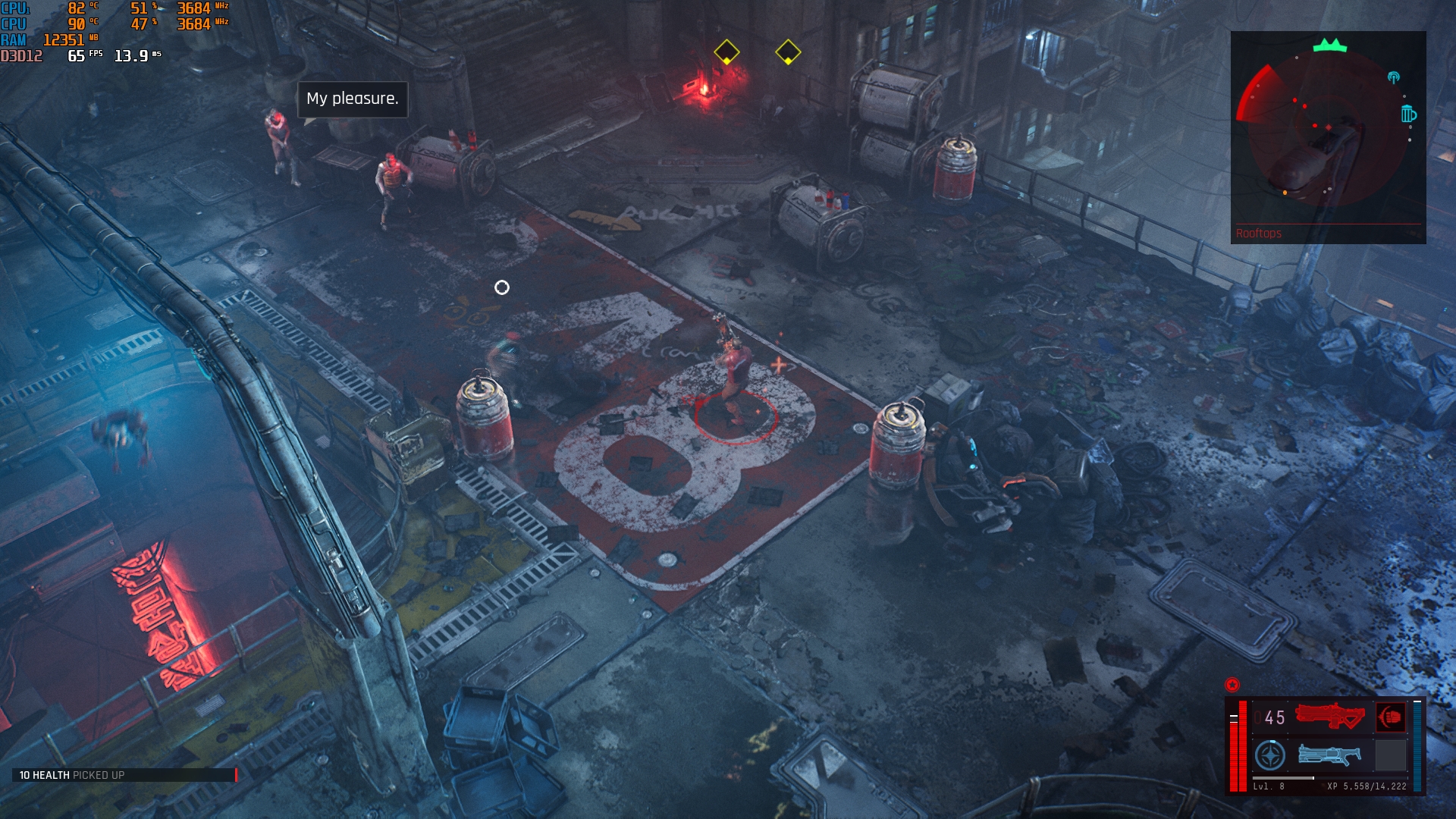
Task: Open the Rooftops minimap
Action: pos(1328,136)
